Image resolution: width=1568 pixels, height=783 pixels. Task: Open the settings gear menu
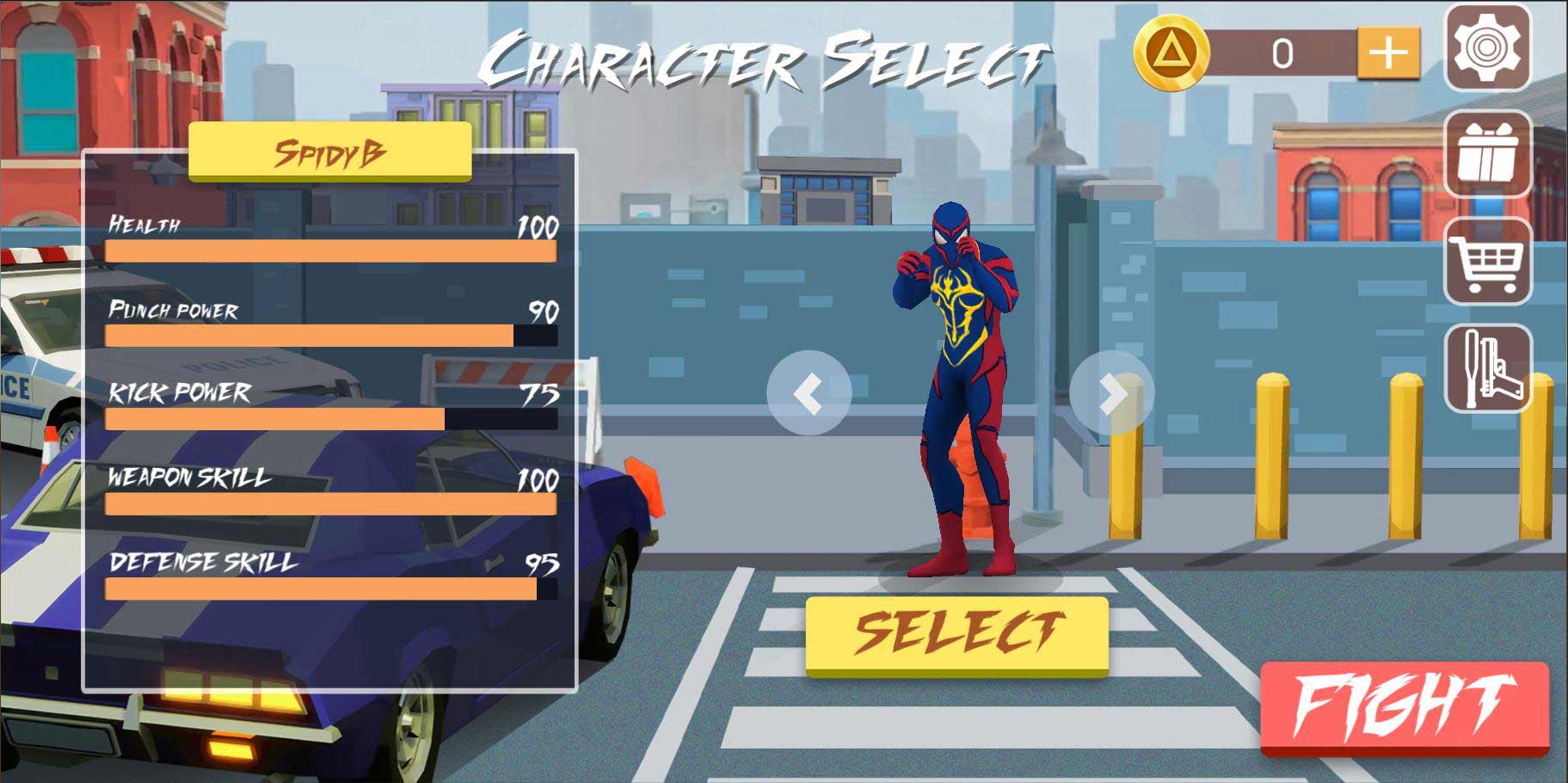(1487, 47)
